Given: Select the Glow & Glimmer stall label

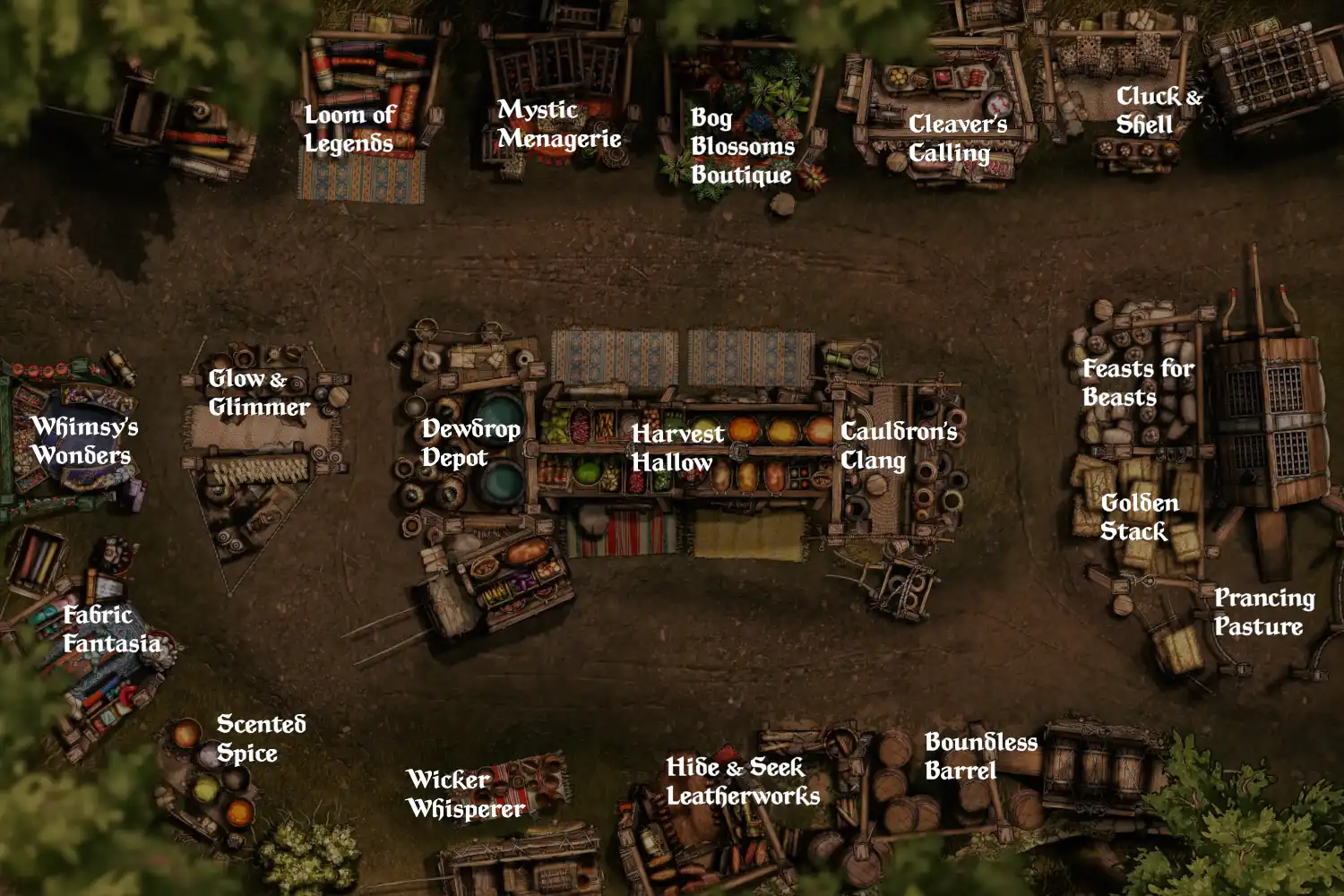Looking at the screenshot, I should 258,392.
